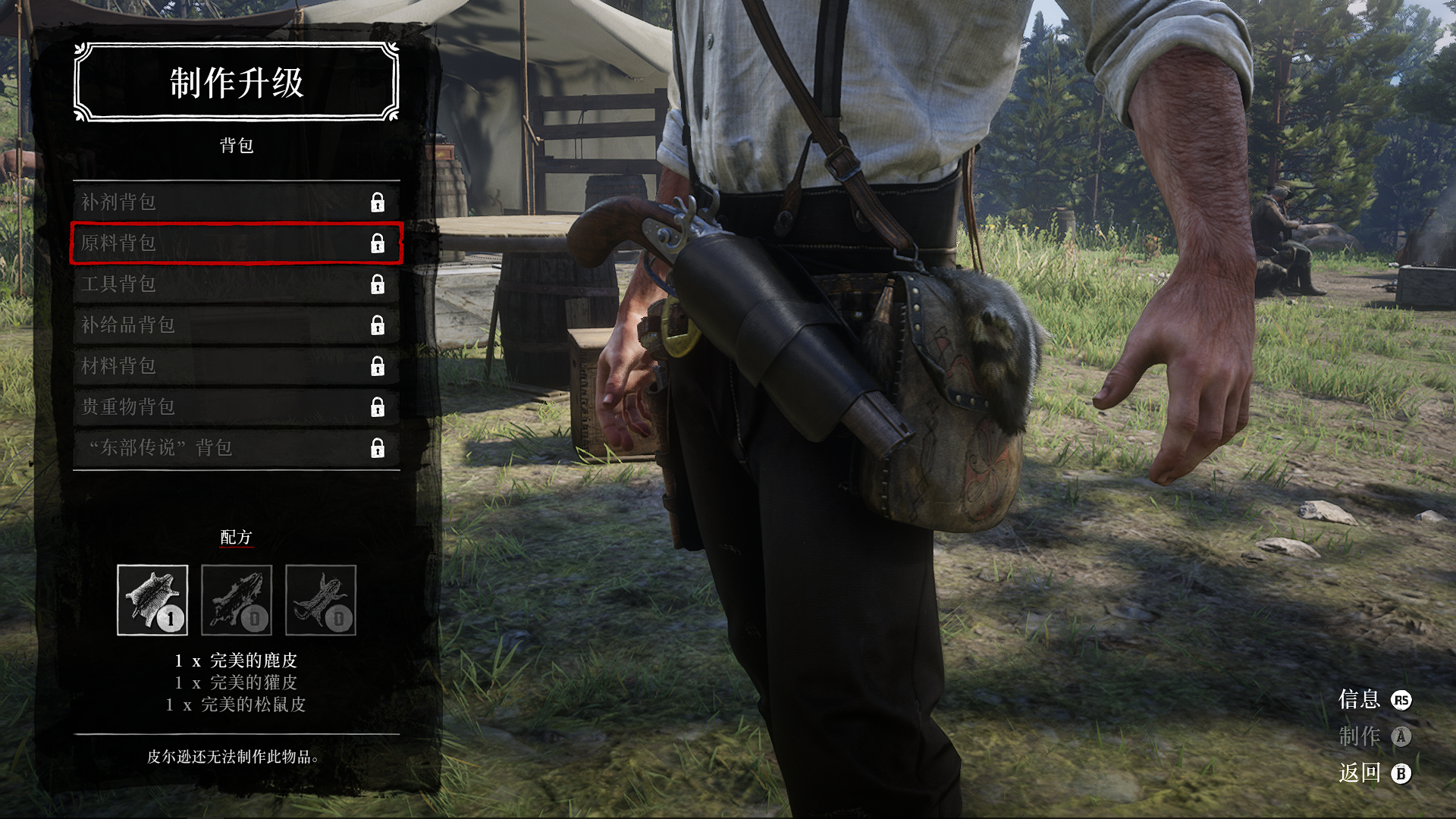
Task: Select the "东部传说" 背包 entry
Action: tap(236, 448)
